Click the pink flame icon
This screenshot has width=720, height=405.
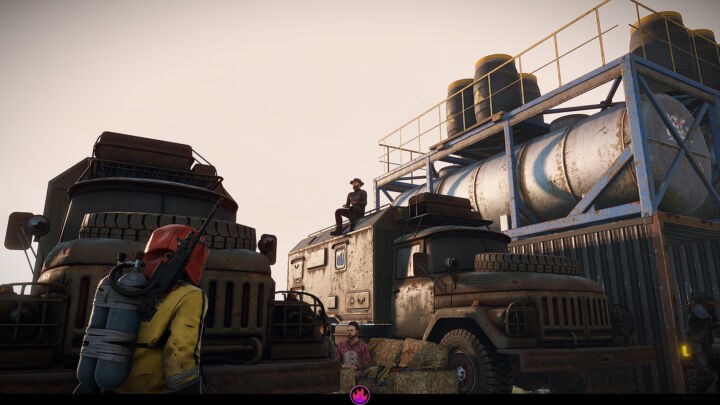360,395
